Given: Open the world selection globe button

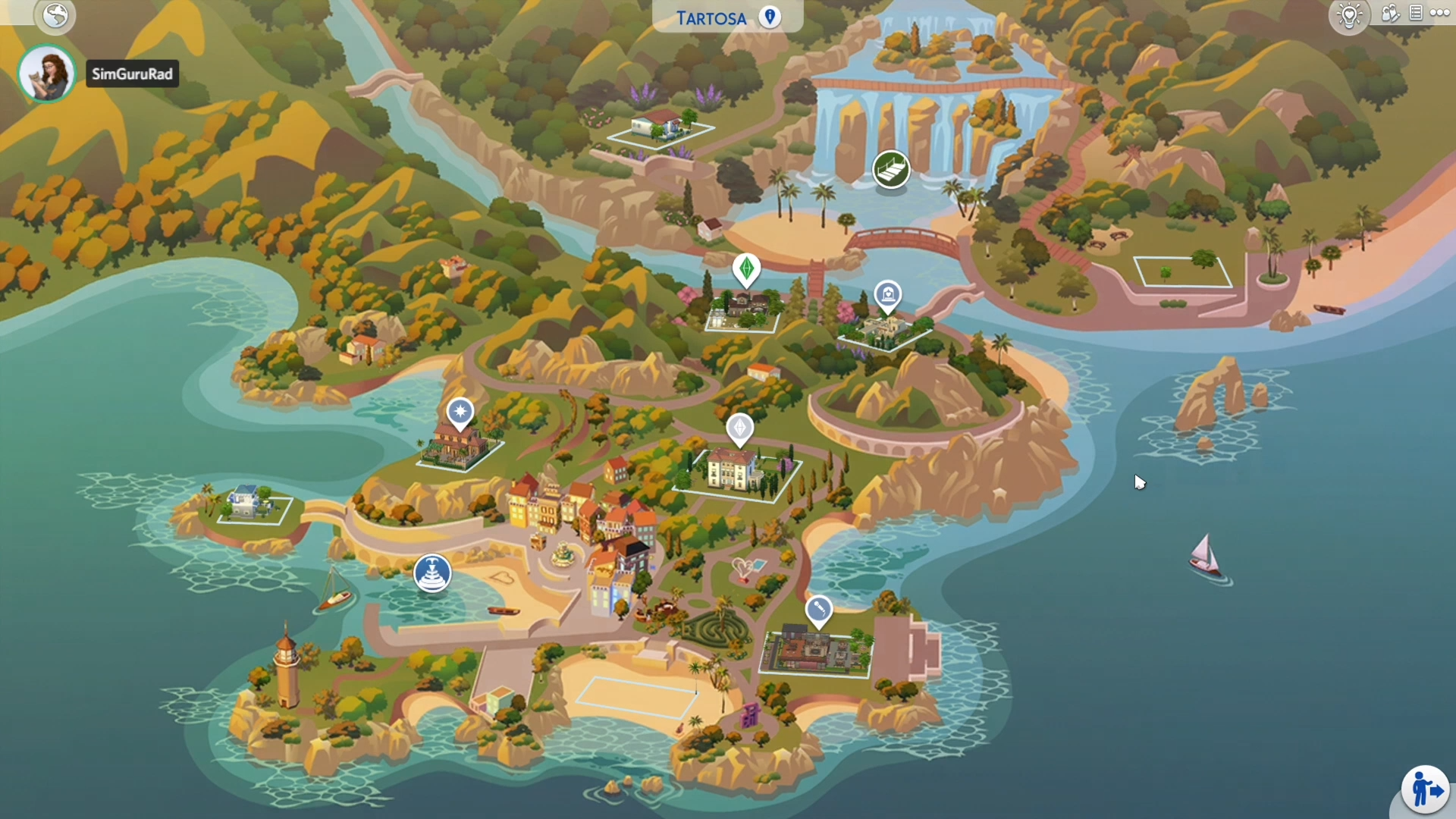Looking at the screenshot, I should pos(55,15).
